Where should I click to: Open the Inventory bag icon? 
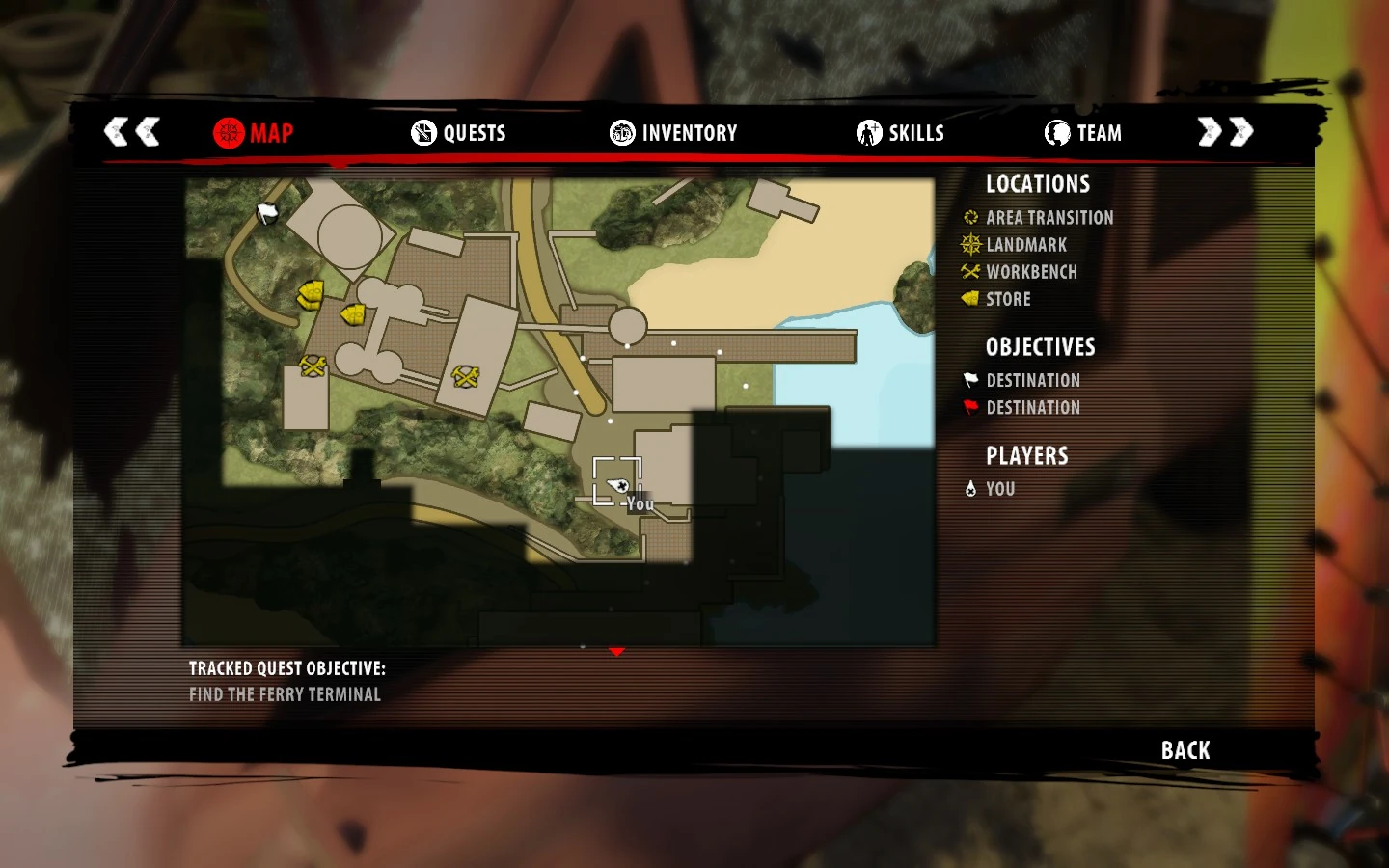(x=620, y=133)
